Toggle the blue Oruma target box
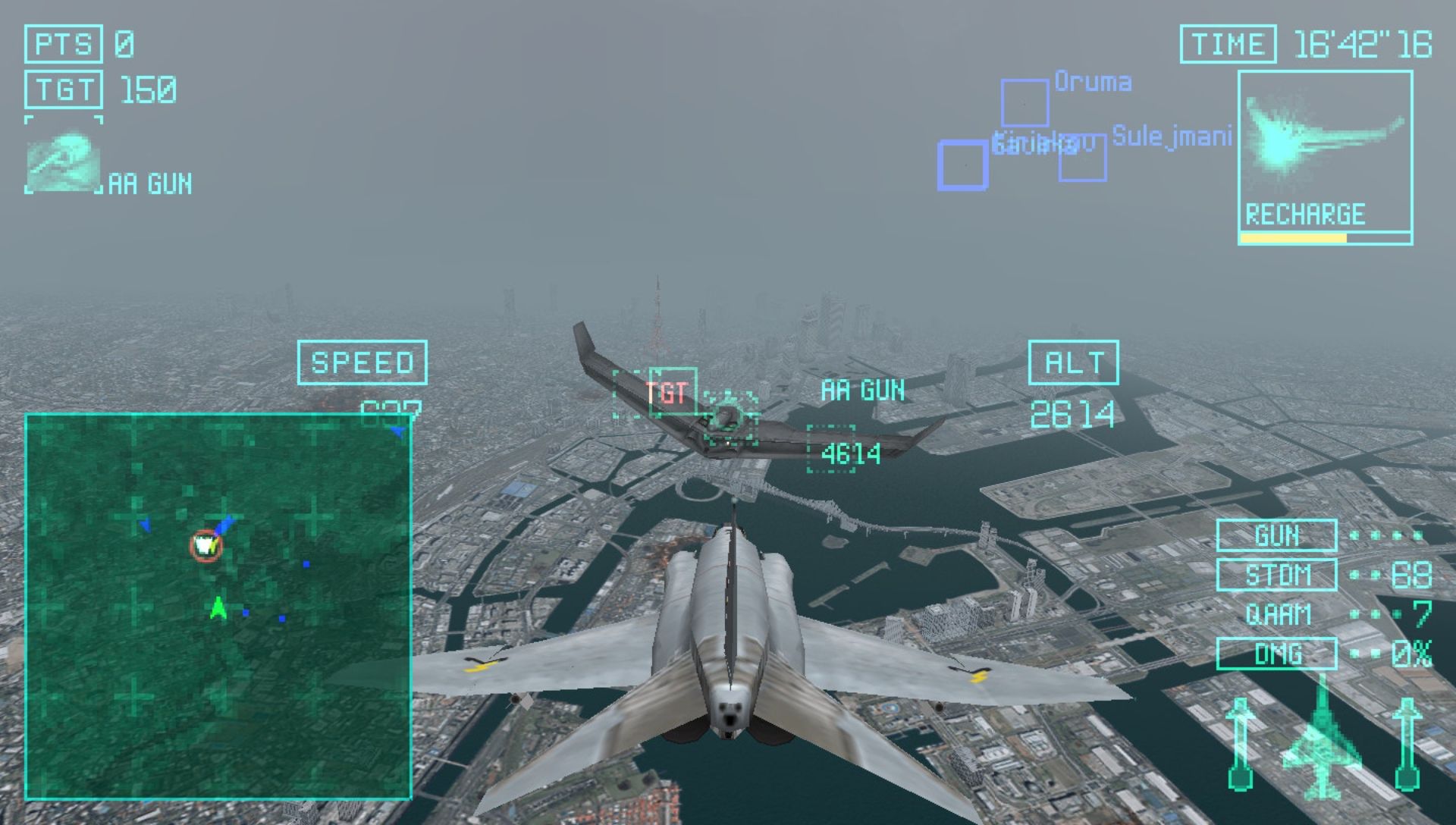Image resolution: width=1456 pixels, height=825 pixels. click(1023, 102)
